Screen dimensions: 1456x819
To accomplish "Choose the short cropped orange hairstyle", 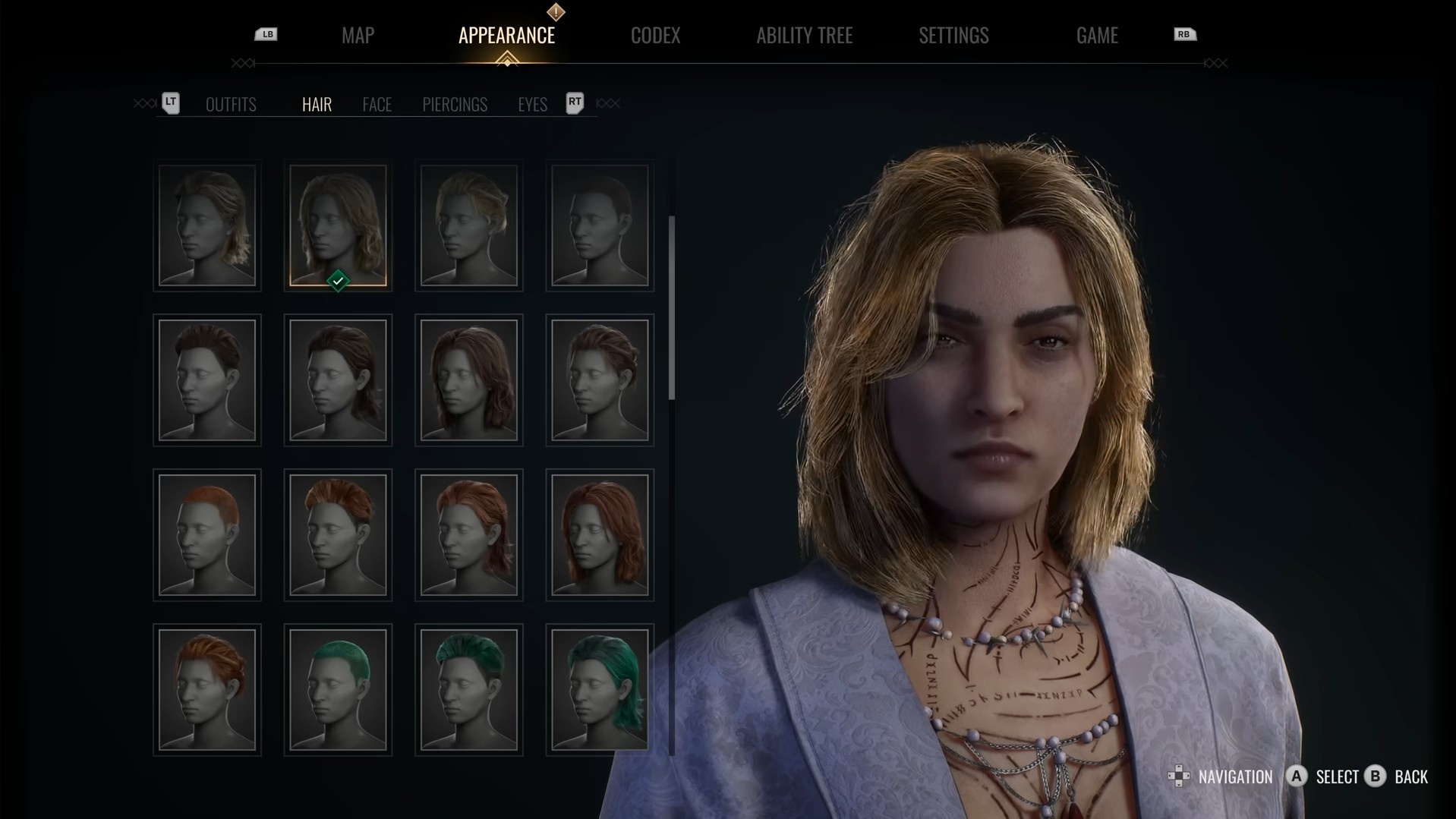I will click(x=207, y=535).
